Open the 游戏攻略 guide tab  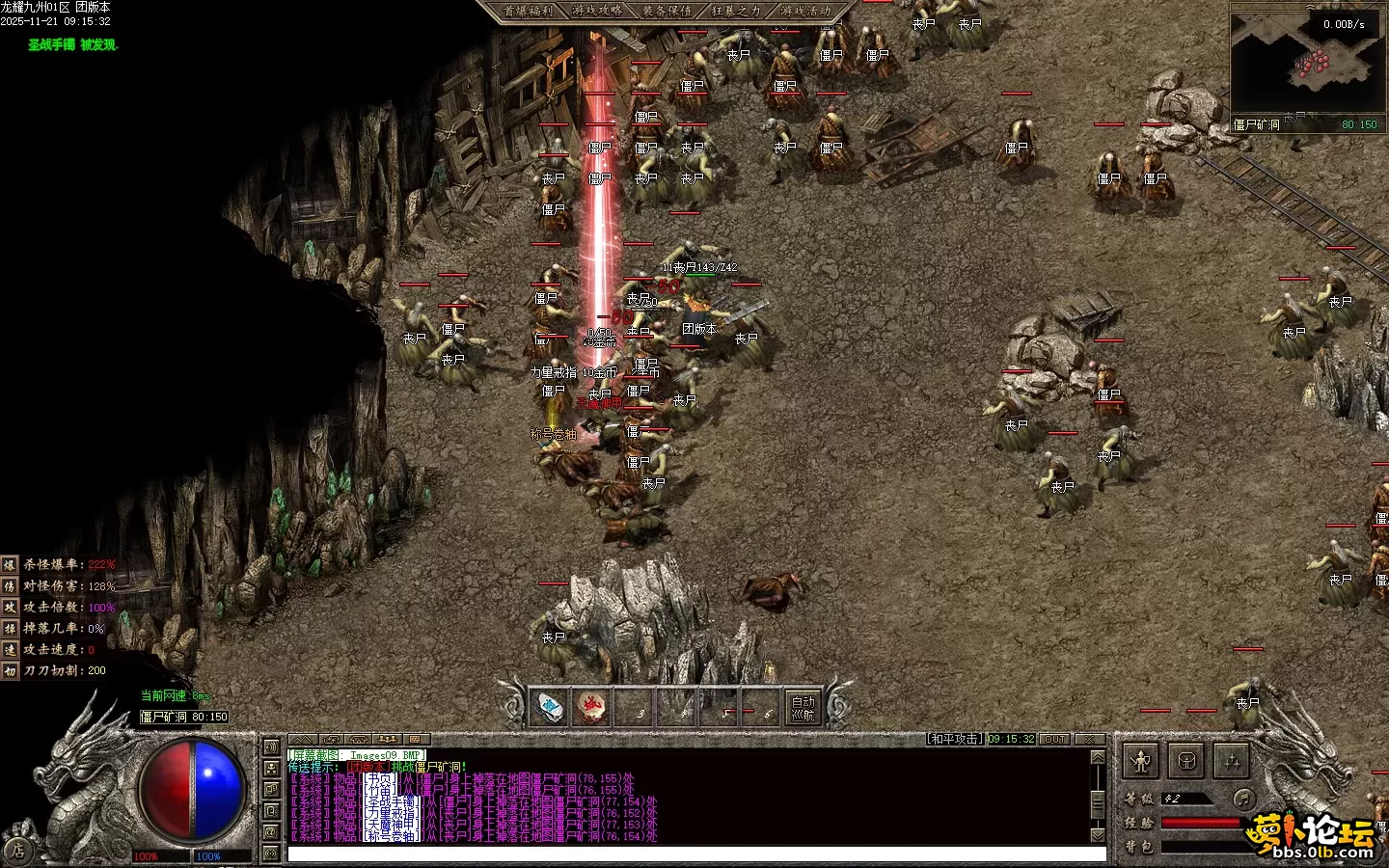pos(597,11)
